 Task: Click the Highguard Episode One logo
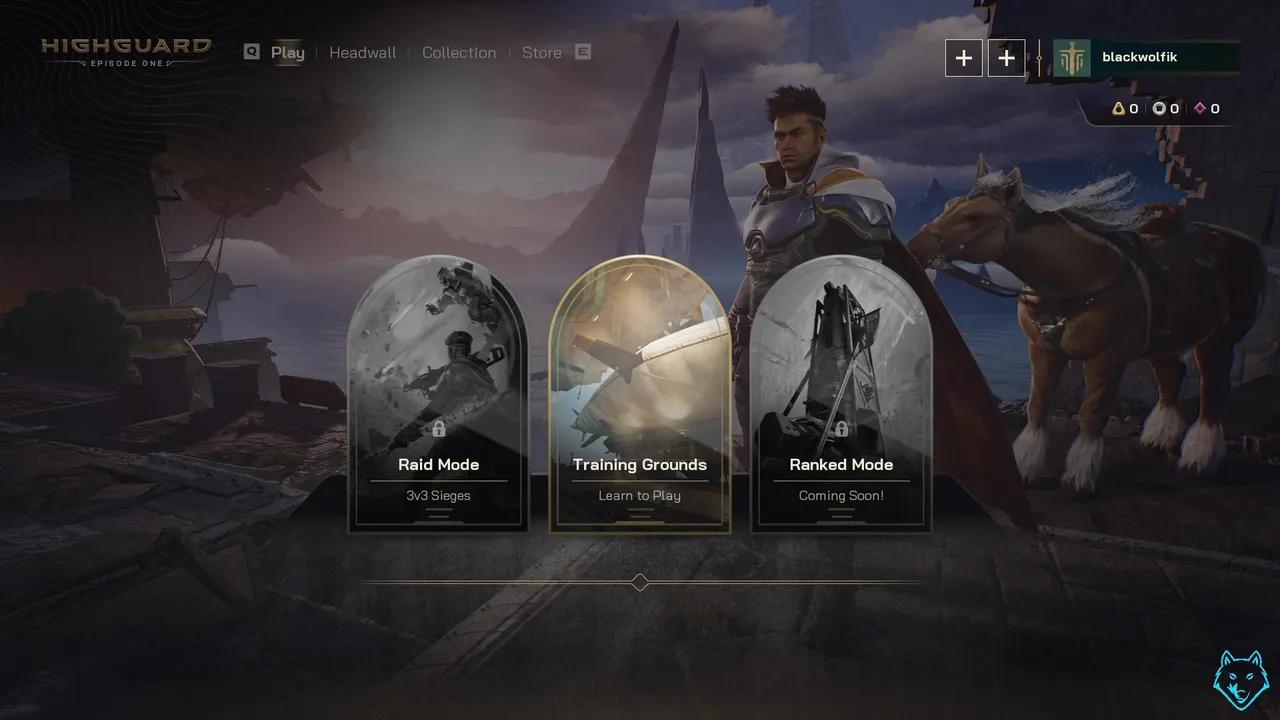[x=125, y=50]
